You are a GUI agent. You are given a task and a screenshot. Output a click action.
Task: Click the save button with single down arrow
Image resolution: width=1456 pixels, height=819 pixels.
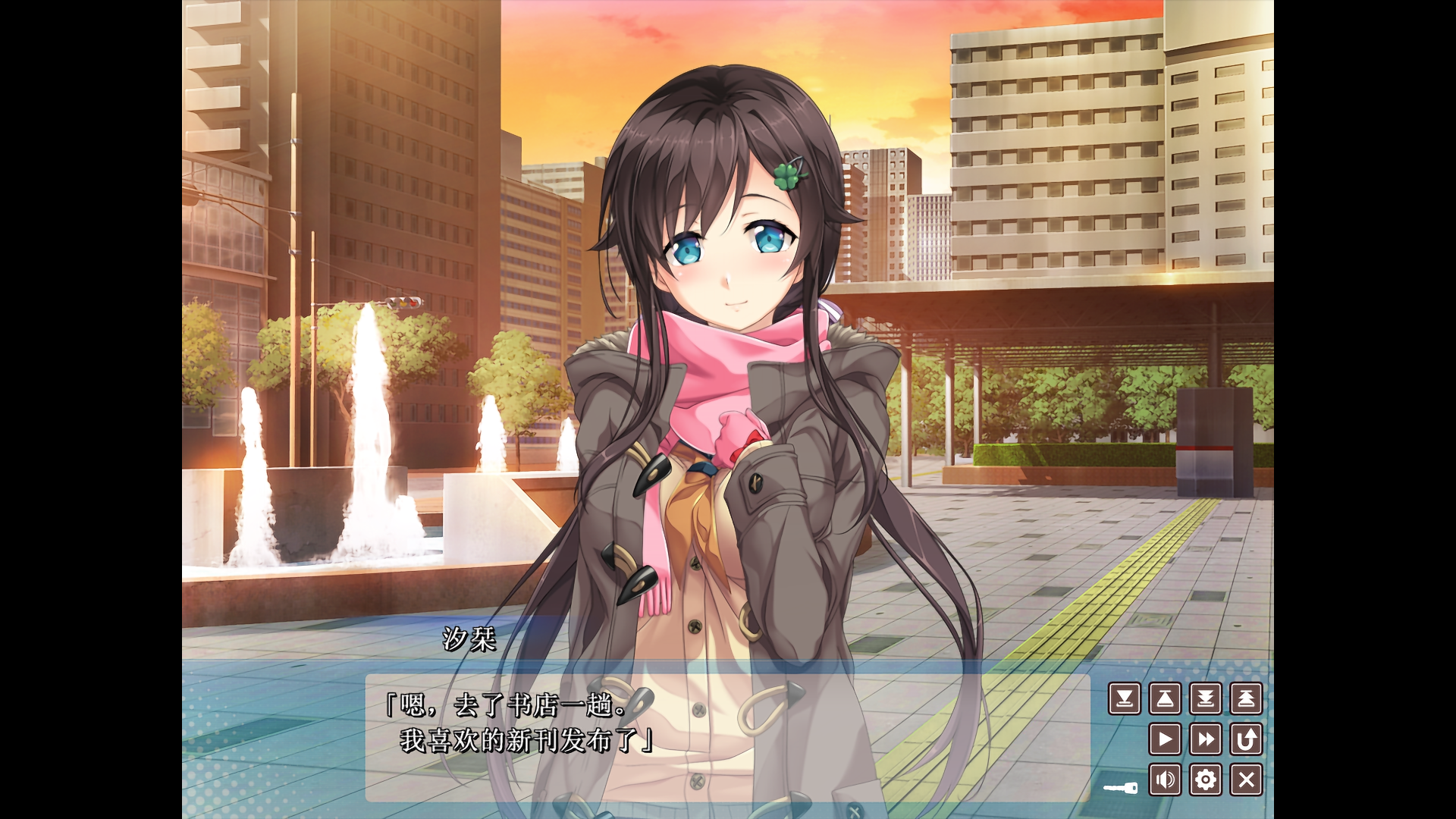tap(1125, 698)
